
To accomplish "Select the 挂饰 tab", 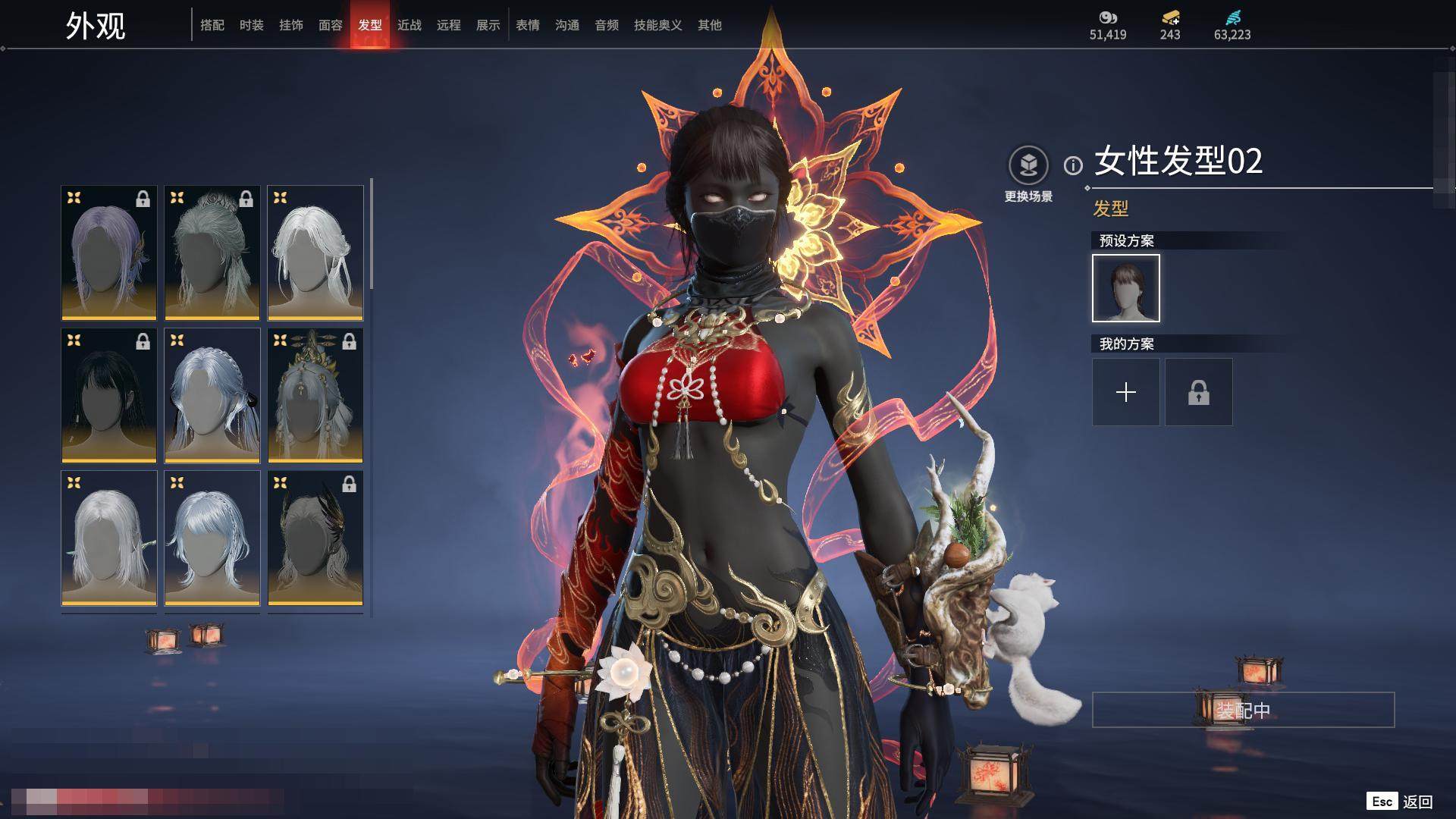I will pos(291,25).
